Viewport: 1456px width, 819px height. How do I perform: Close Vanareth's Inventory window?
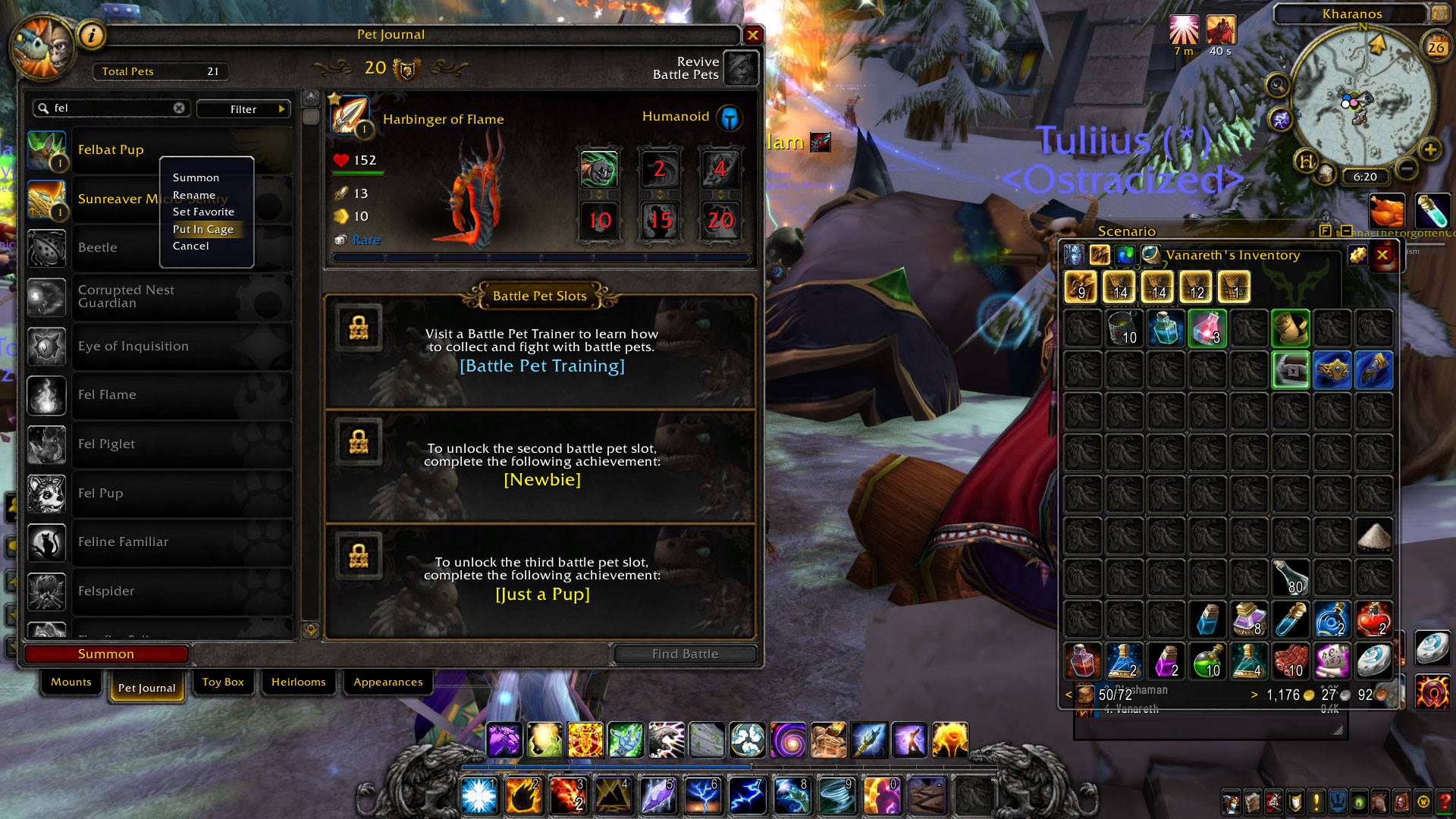pyautogui.click(x=1382, y=256)
